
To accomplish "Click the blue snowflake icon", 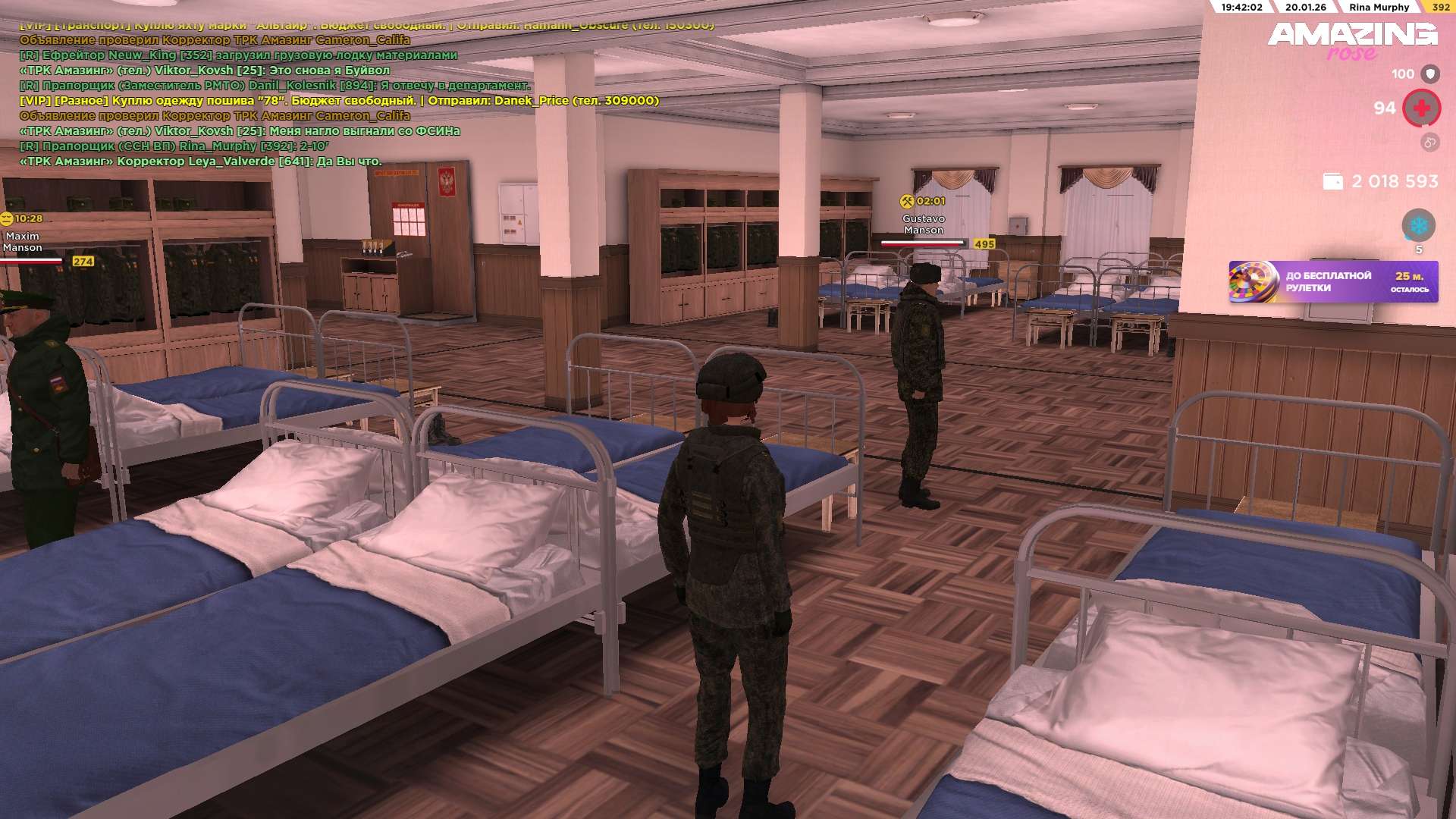I will coord(1418,225).
